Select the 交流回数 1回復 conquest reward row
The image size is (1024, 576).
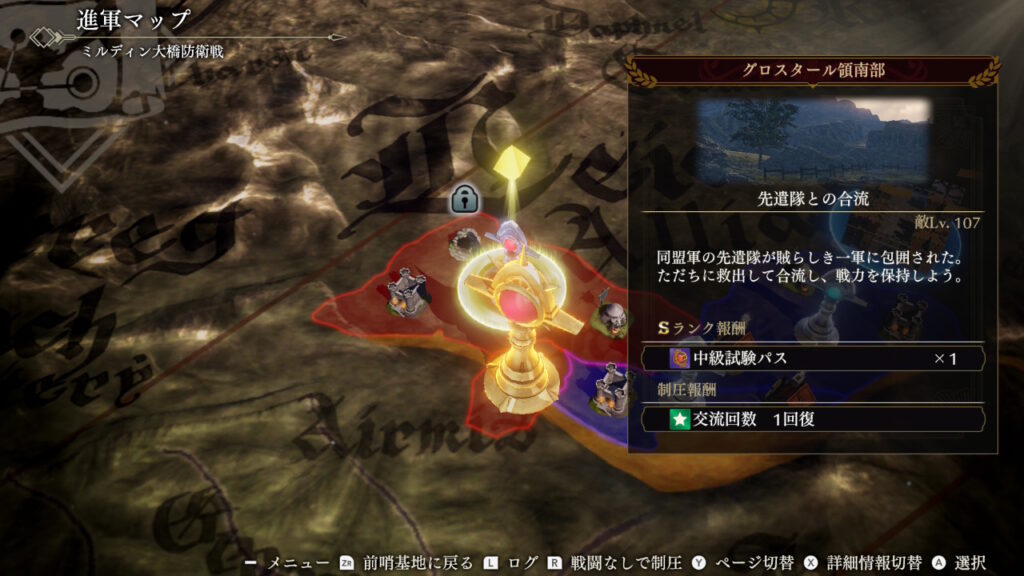click(813, 419)
